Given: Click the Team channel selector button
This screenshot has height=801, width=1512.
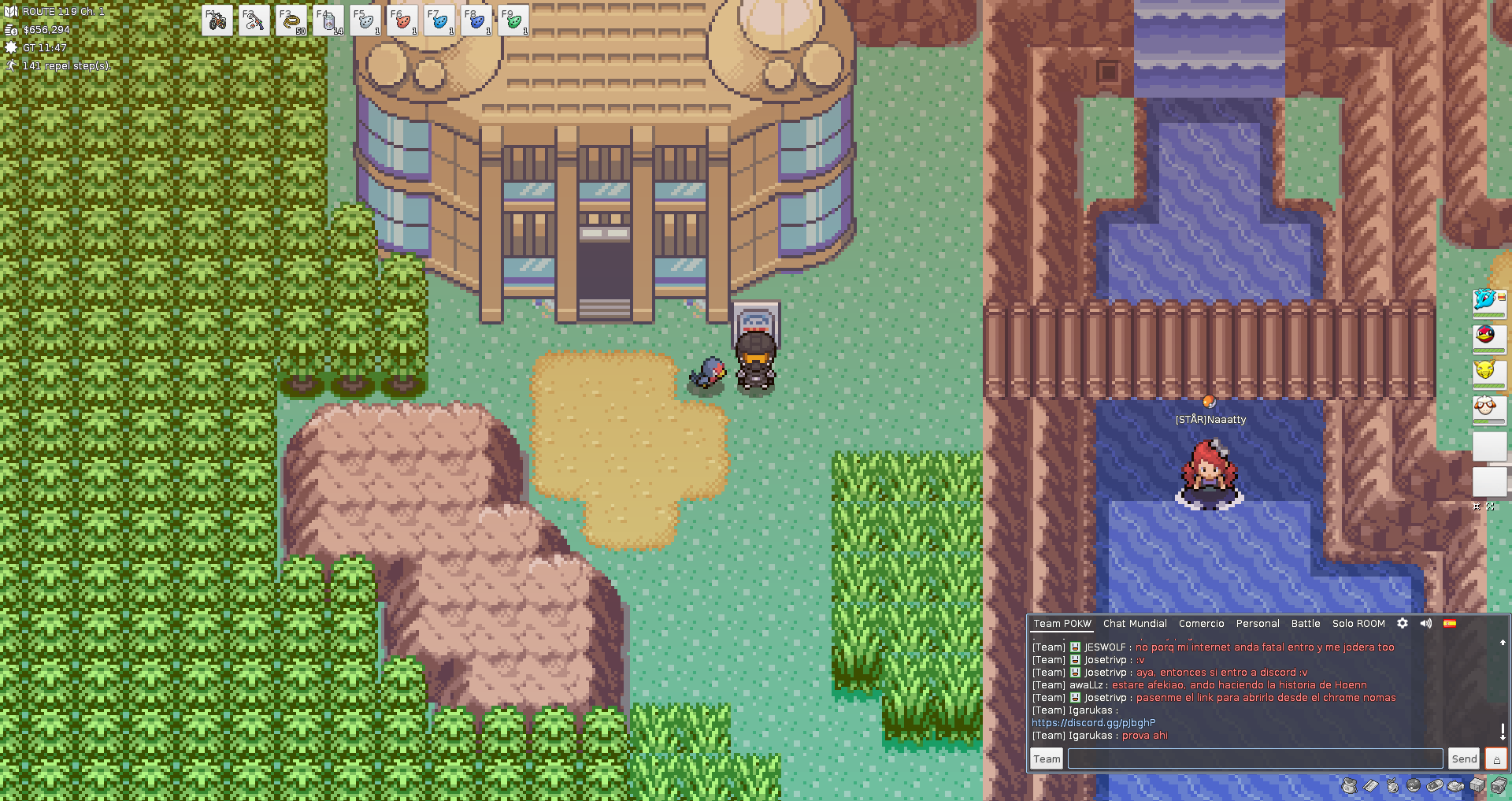Looking at the screenshot, I should [1047, 758].
